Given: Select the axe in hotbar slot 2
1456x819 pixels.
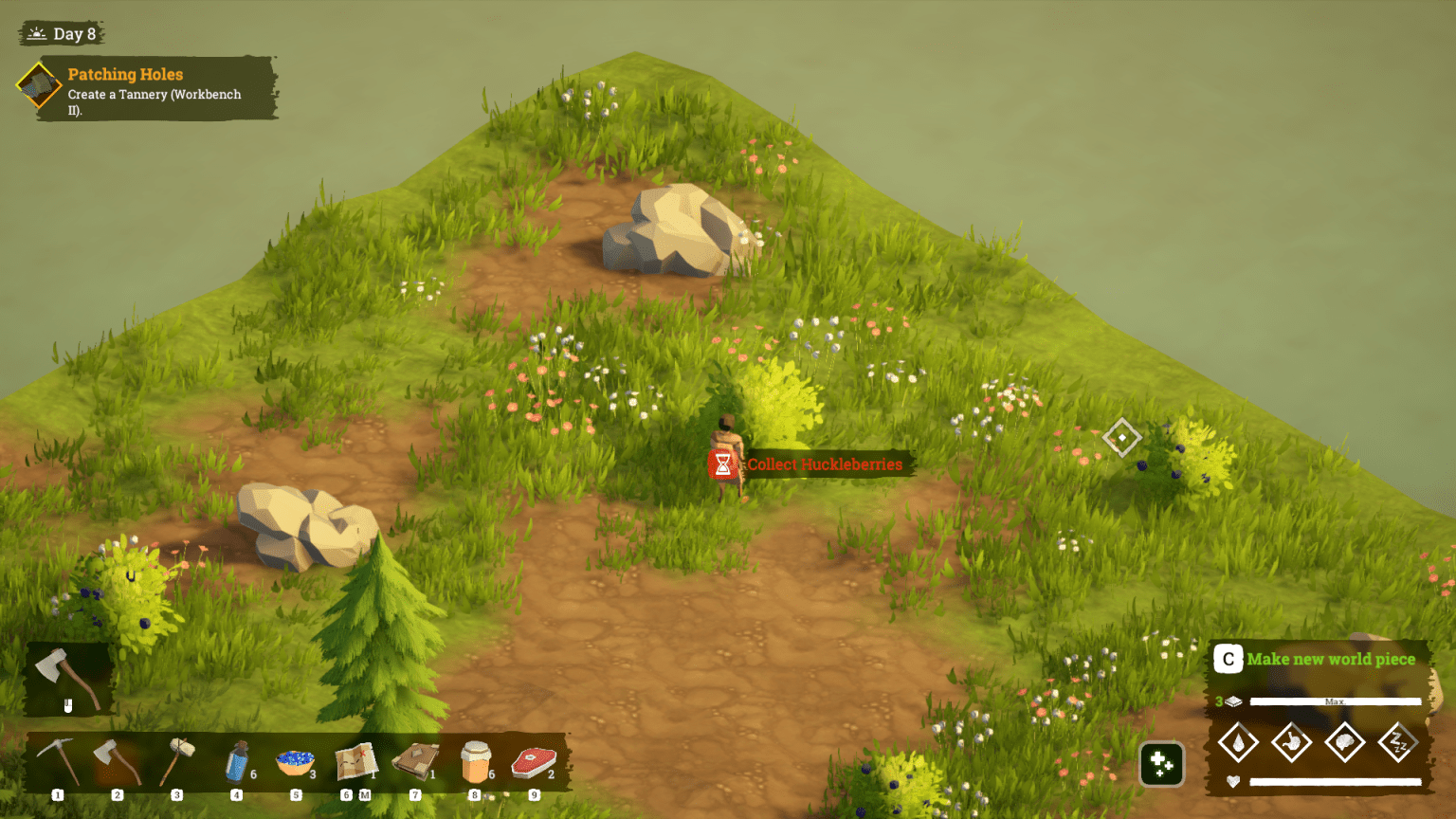Looking at the screenshot, I should coord(117,761).
